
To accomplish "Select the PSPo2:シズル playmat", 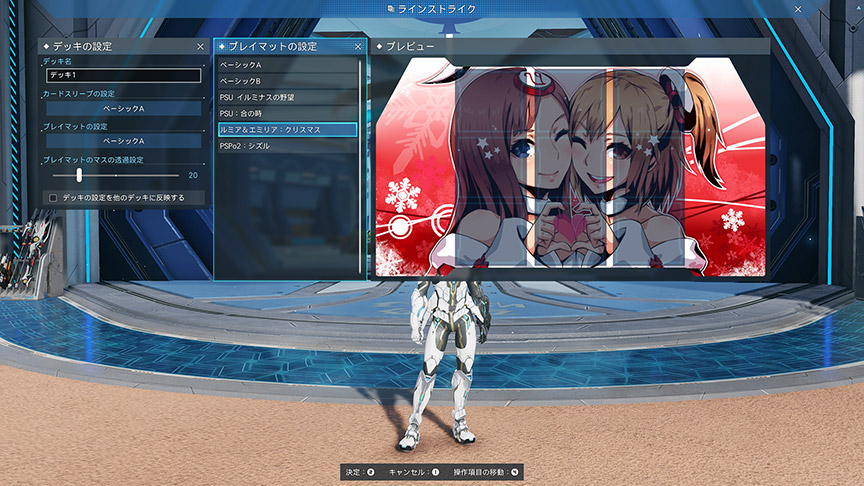I will click(288, 146).
